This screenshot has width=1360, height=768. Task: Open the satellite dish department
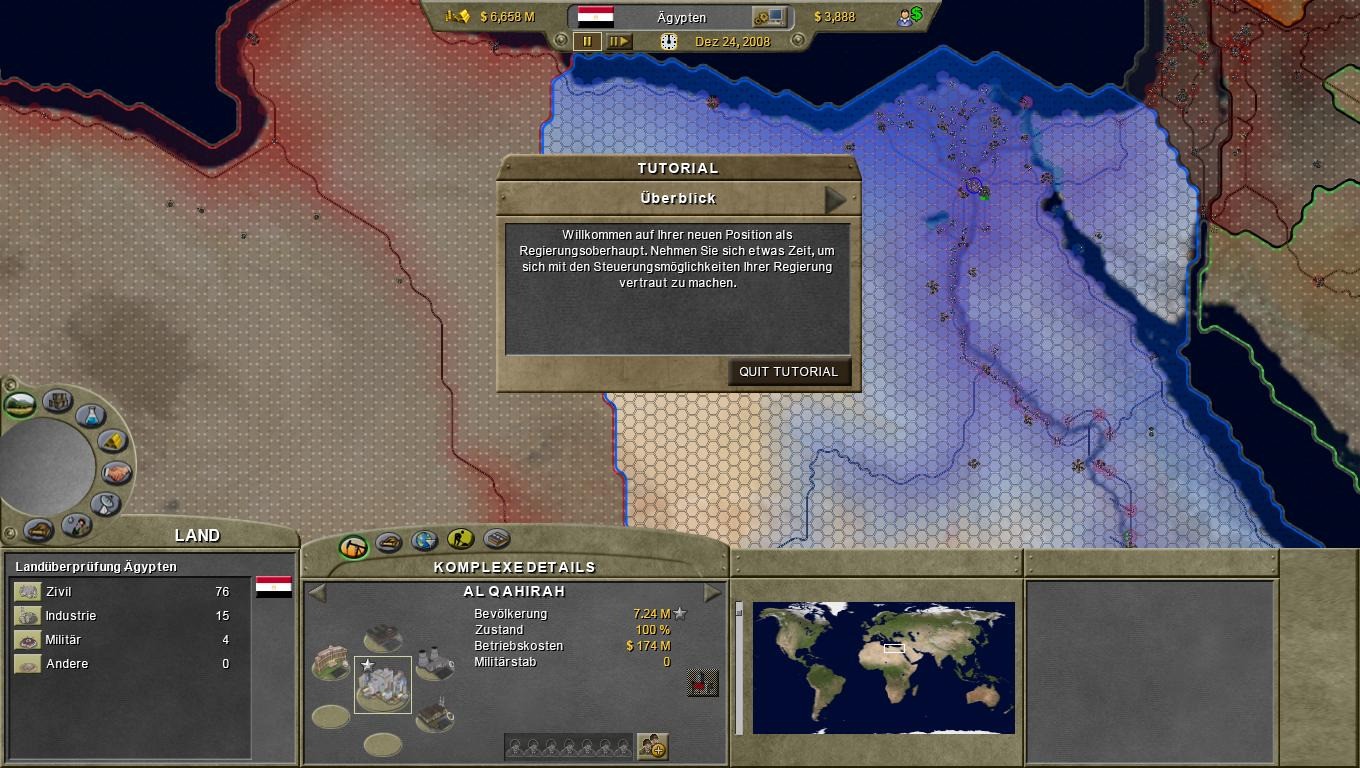pos(105,503)
